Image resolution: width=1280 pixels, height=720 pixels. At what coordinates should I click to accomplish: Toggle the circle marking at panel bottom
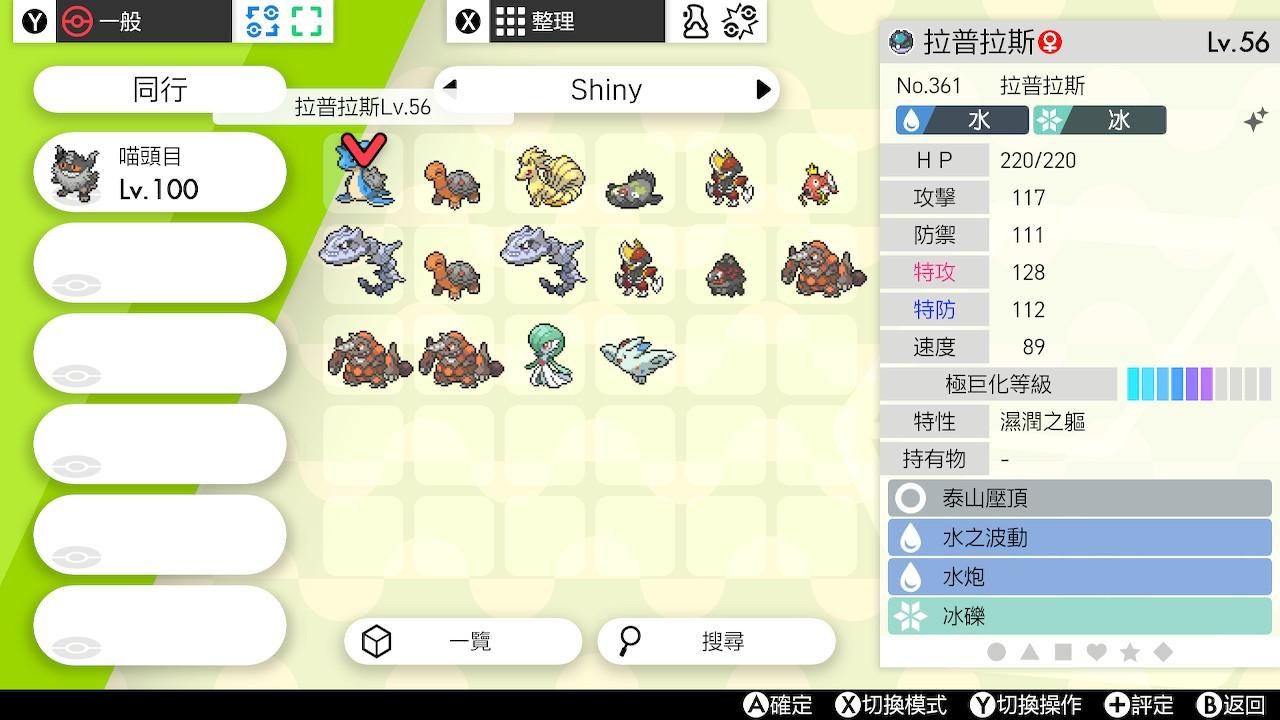click(996, 650)
